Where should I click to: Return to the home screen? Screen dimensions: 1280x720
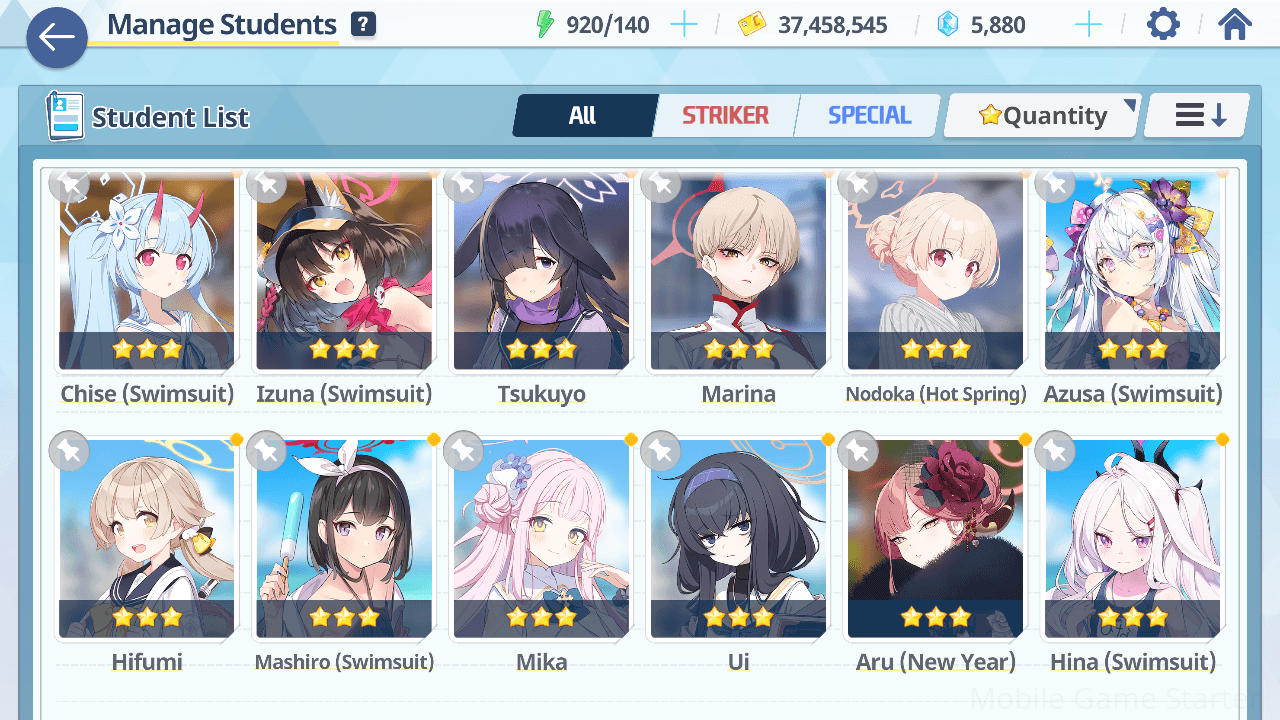[x=1235, y=25]
